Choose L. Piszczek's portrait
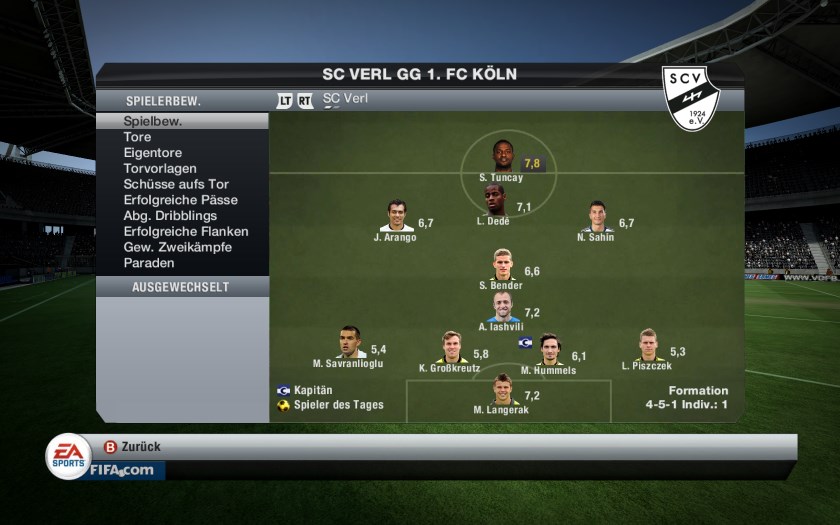This screenshot has height=525, width=840. point(647,345)
